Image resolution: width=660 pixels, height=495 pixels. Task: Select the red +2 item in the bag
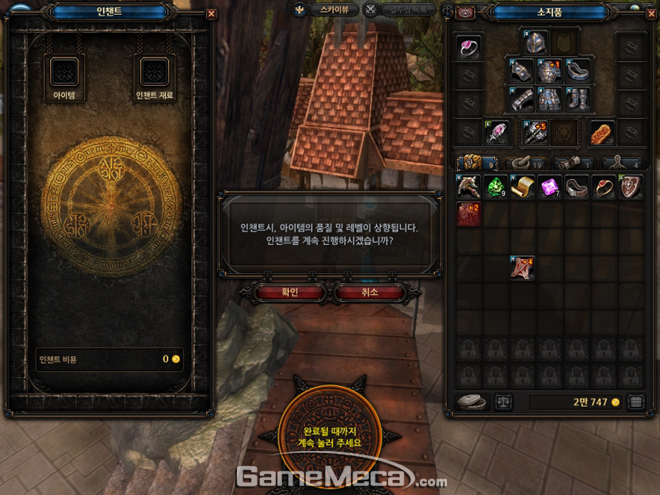469,214
